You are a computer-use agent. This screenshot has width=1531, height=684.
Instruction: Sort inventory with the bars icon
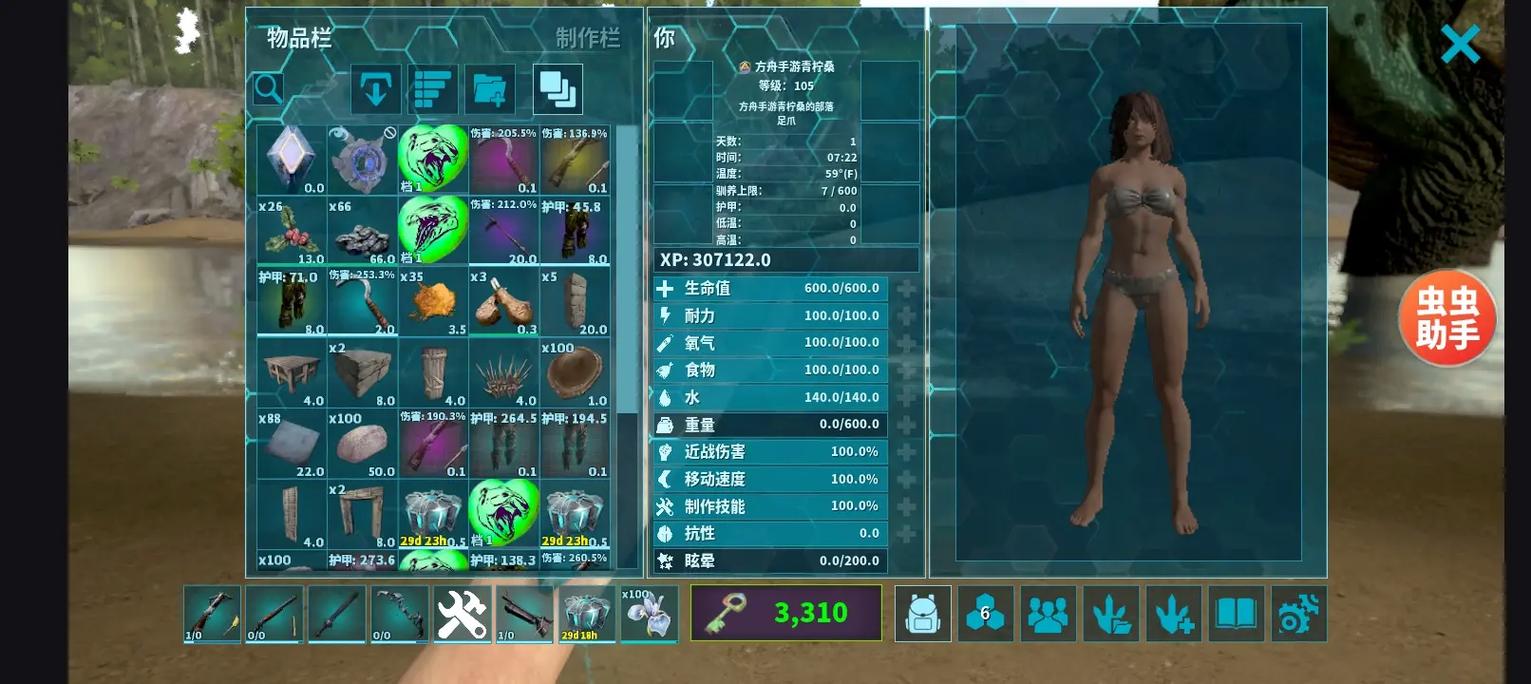pos(433,90)
